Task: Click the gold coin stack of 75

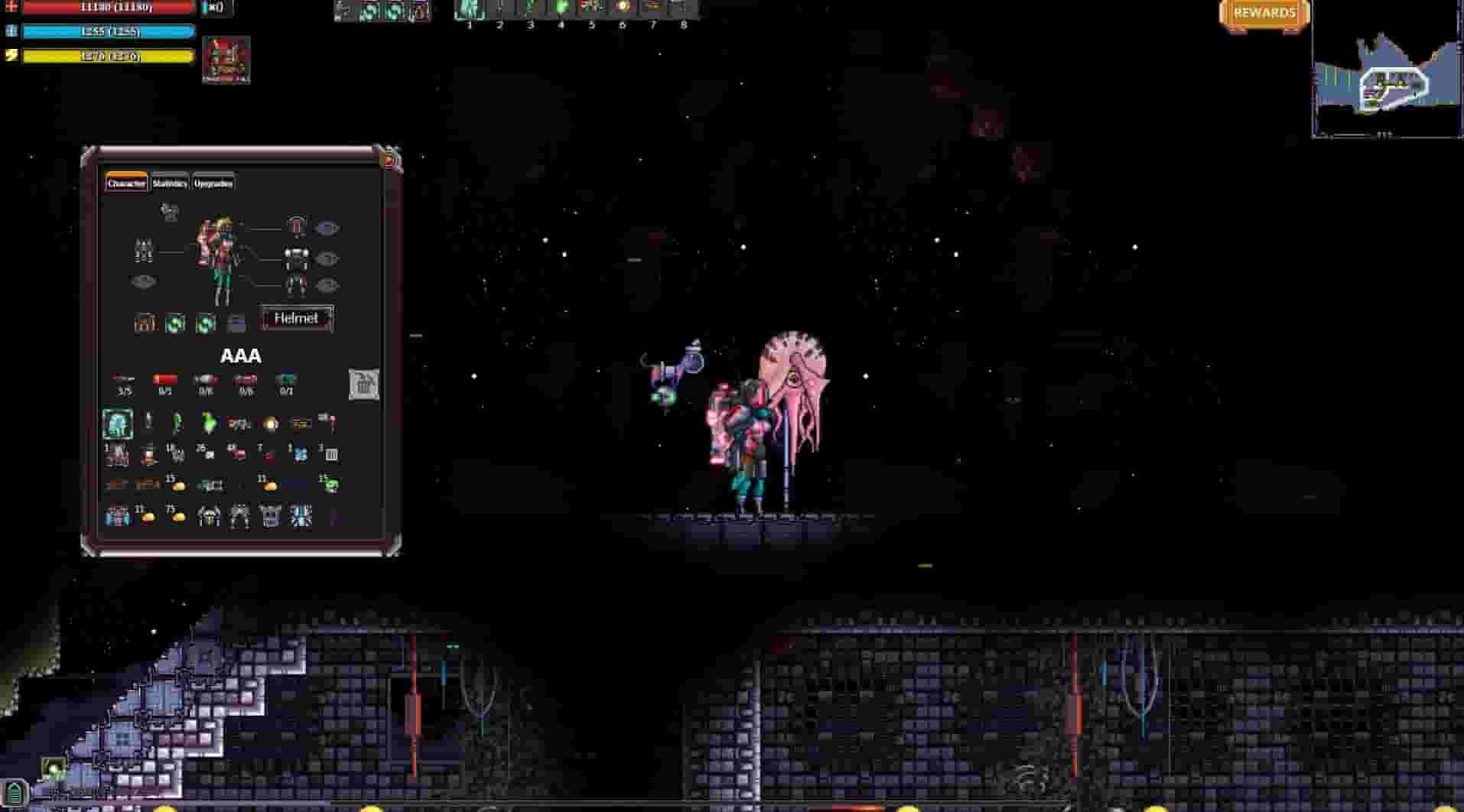Action: click(x=178, y=515)
